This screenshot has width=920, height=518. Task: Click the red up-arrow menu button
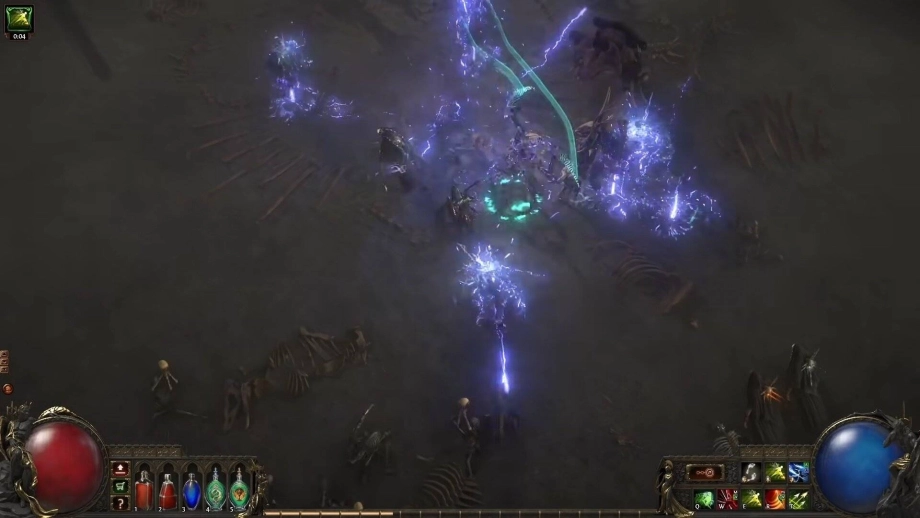[x=120, y=469]
